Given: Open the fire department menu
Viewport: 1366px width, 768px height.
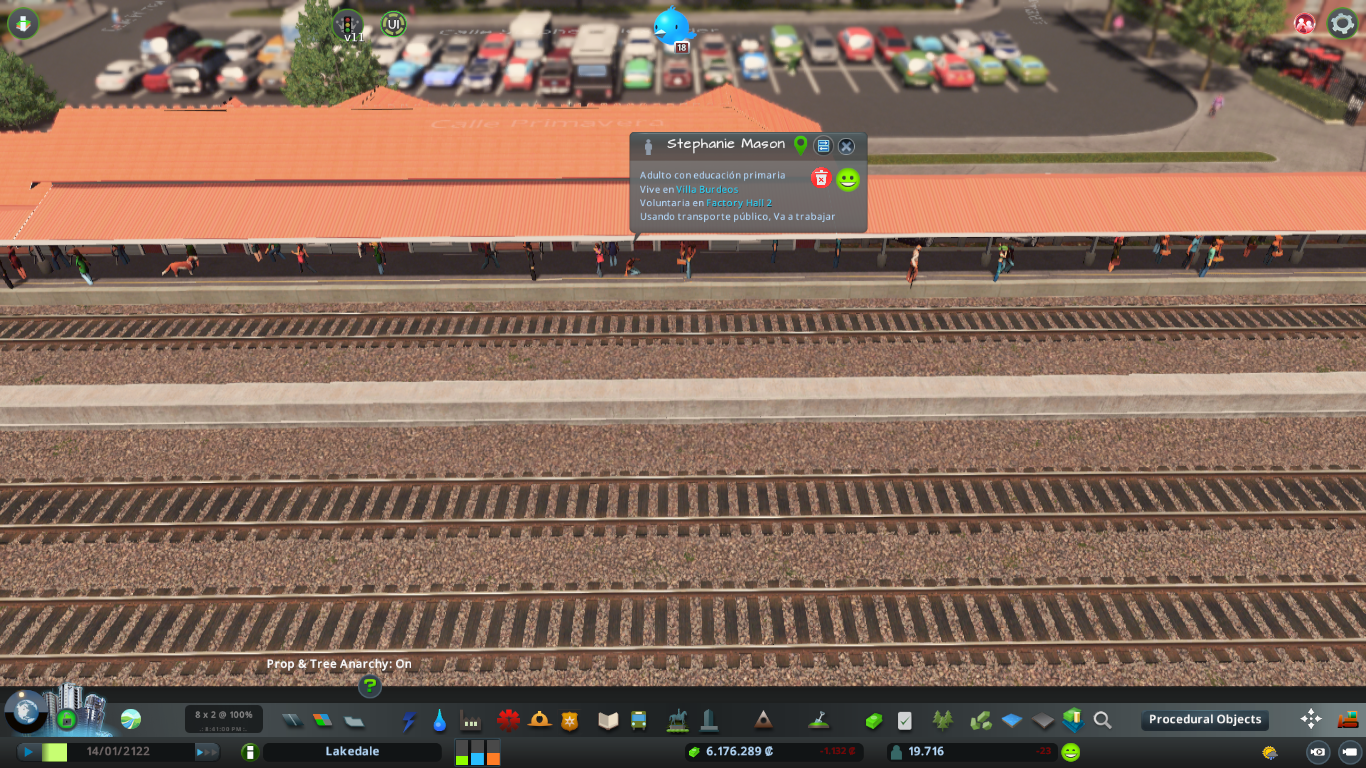Looking at the screenshot, I should coord(540,719).
